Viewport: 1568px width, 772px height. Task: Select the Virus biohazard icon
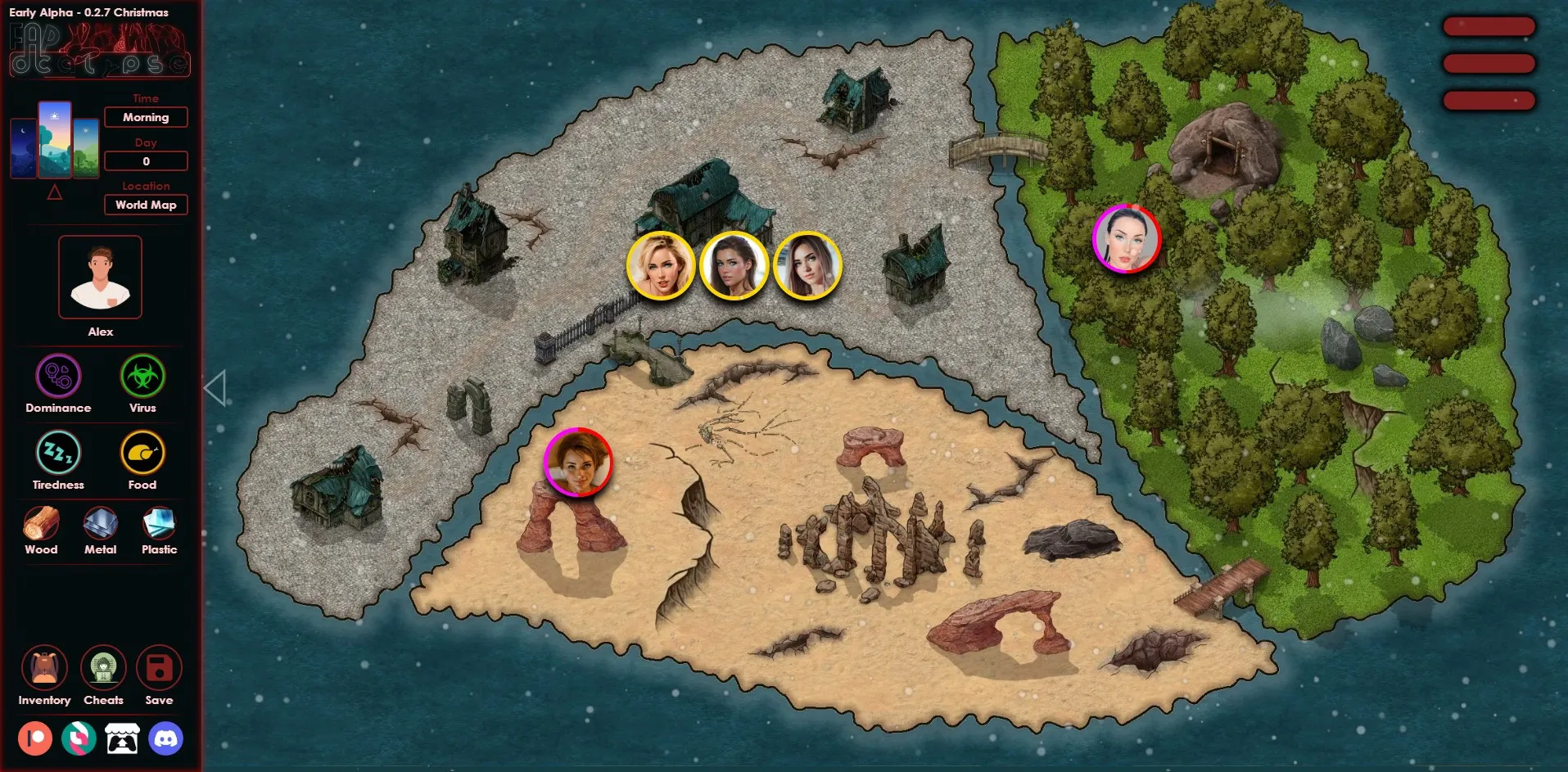click(142, 377)
